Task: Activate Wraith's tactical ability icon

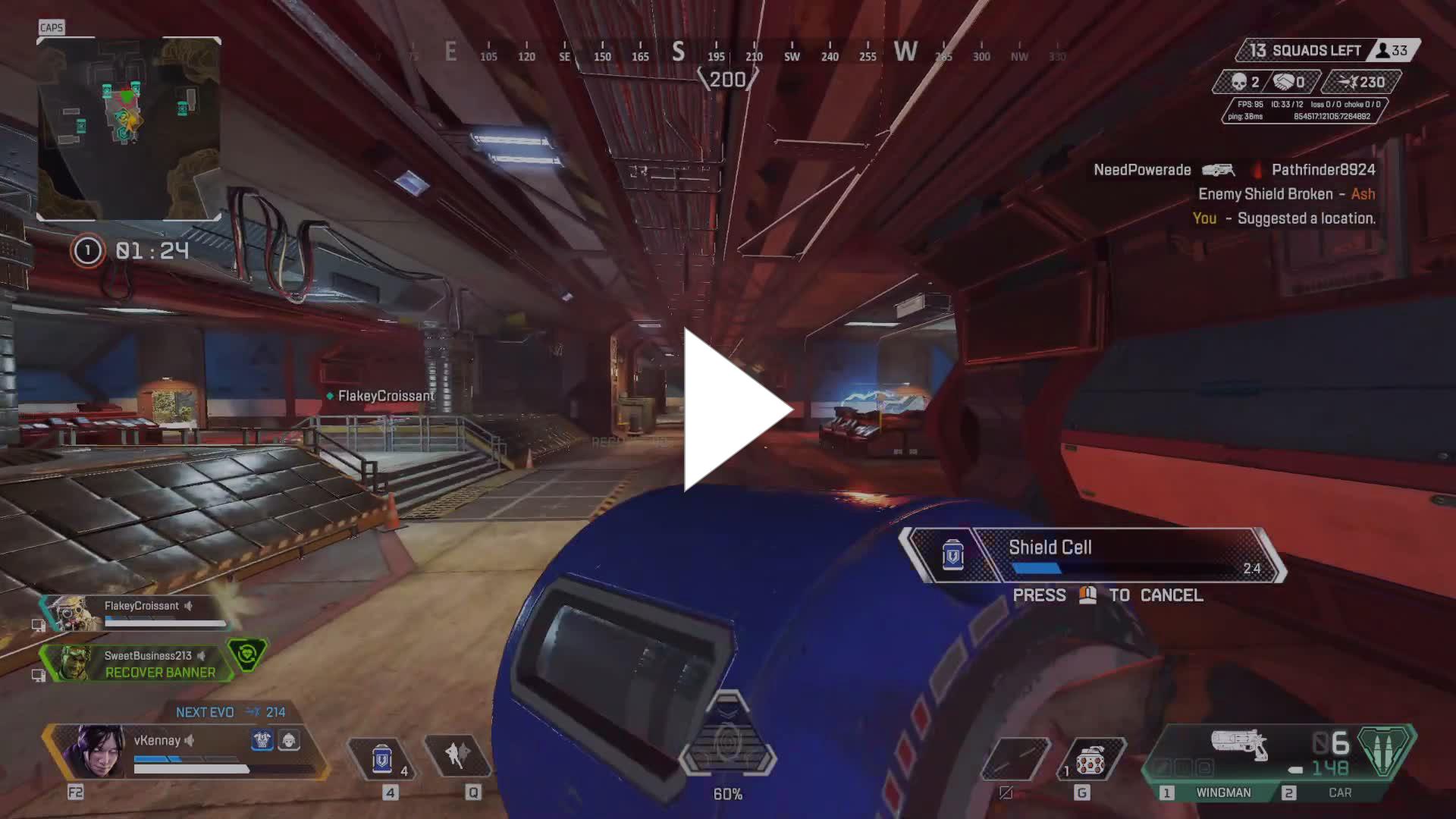Action: pyautogui.click(x=457, y=756)
